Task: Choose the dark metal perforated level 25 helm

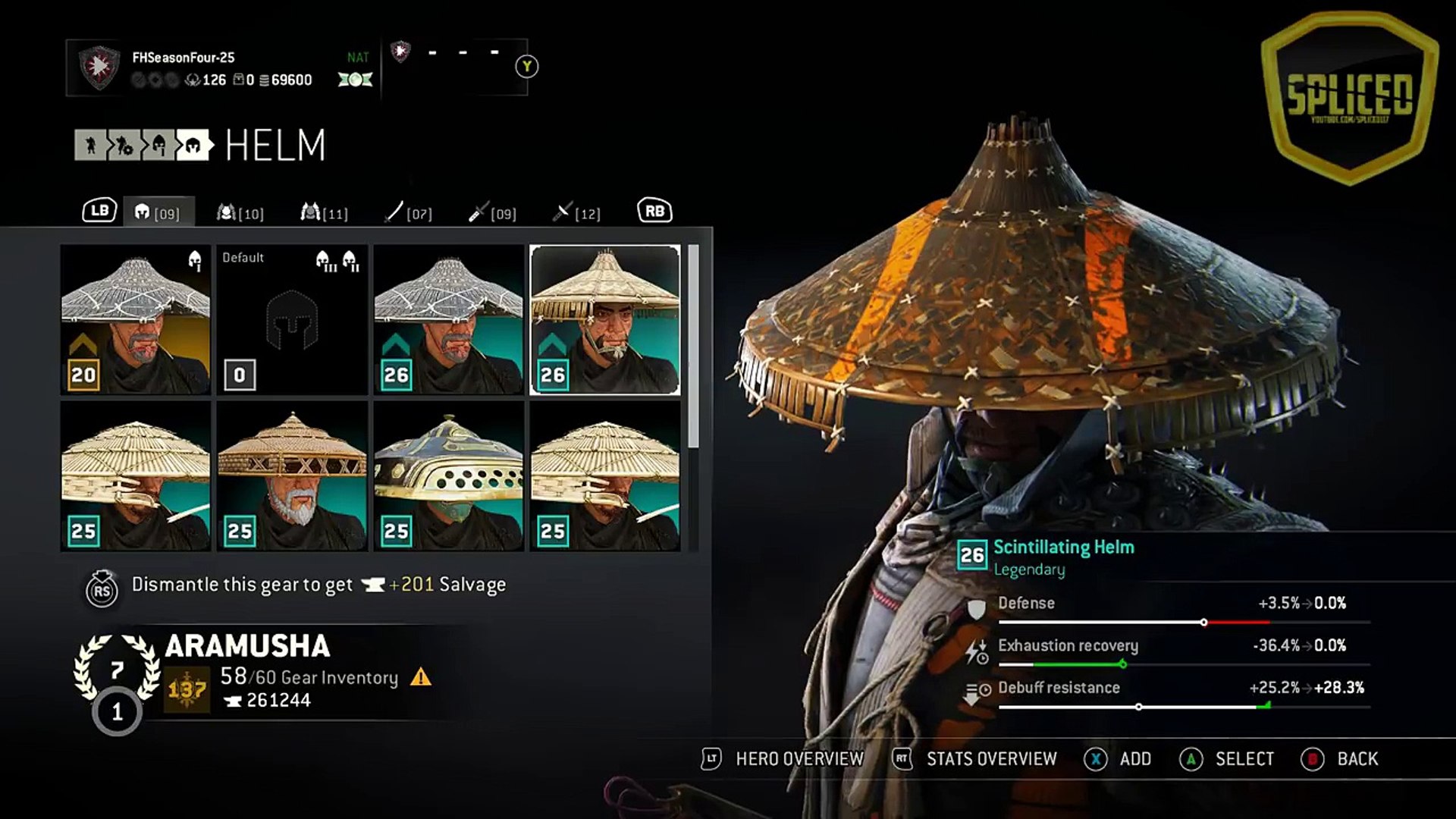Action: [x=448, y=475]
